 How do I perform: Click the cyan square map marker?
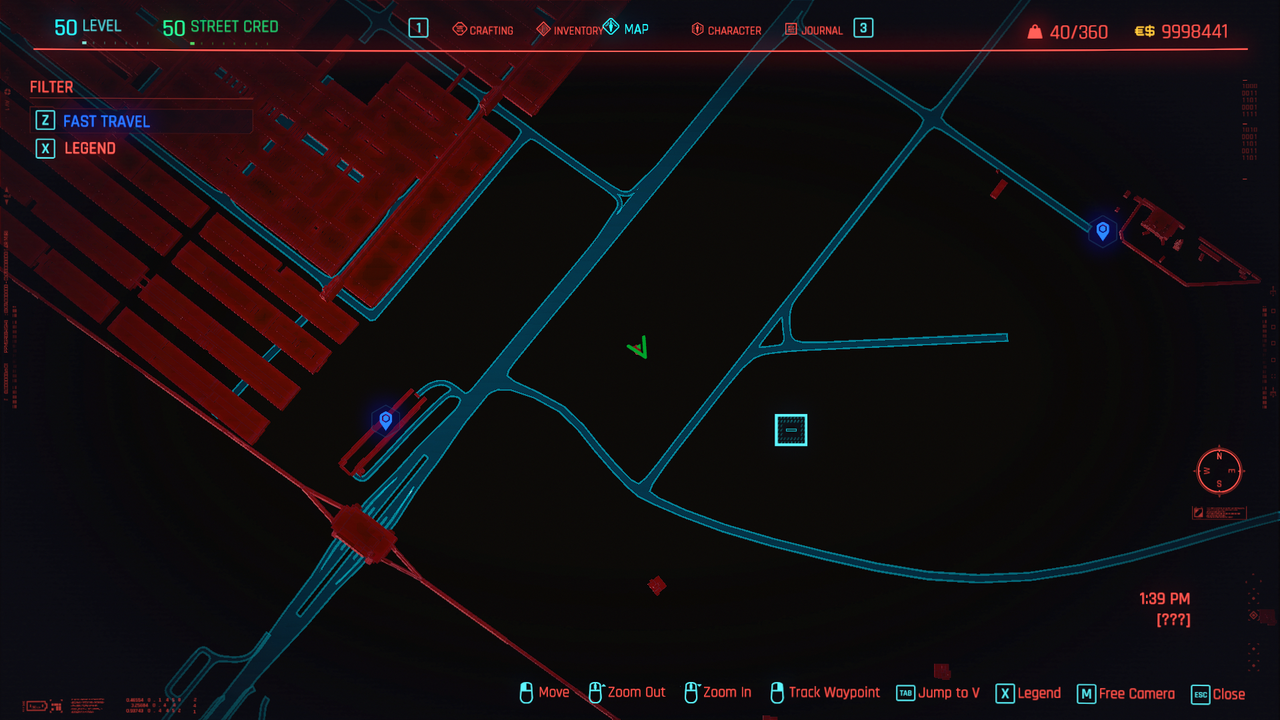pos(791,430)
